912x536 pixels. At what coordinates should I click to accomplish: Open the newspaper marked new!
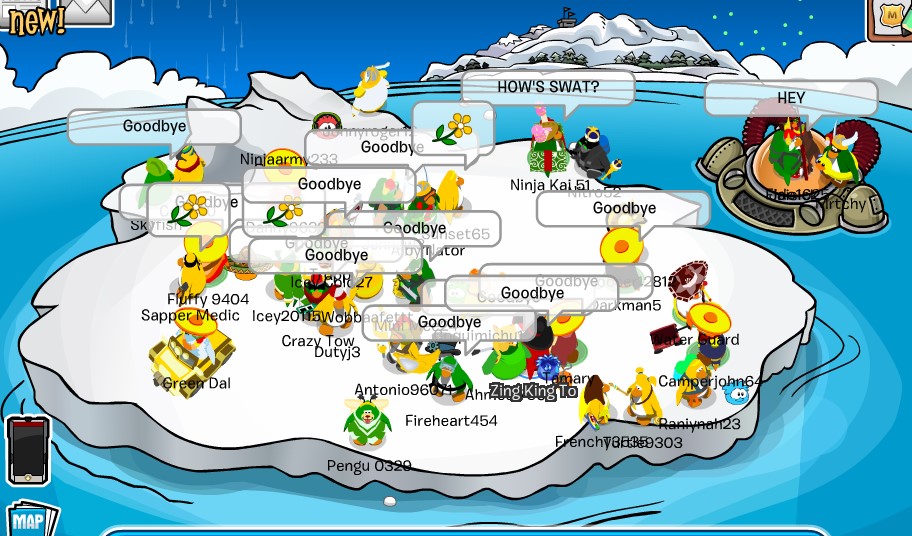point(35,18)
